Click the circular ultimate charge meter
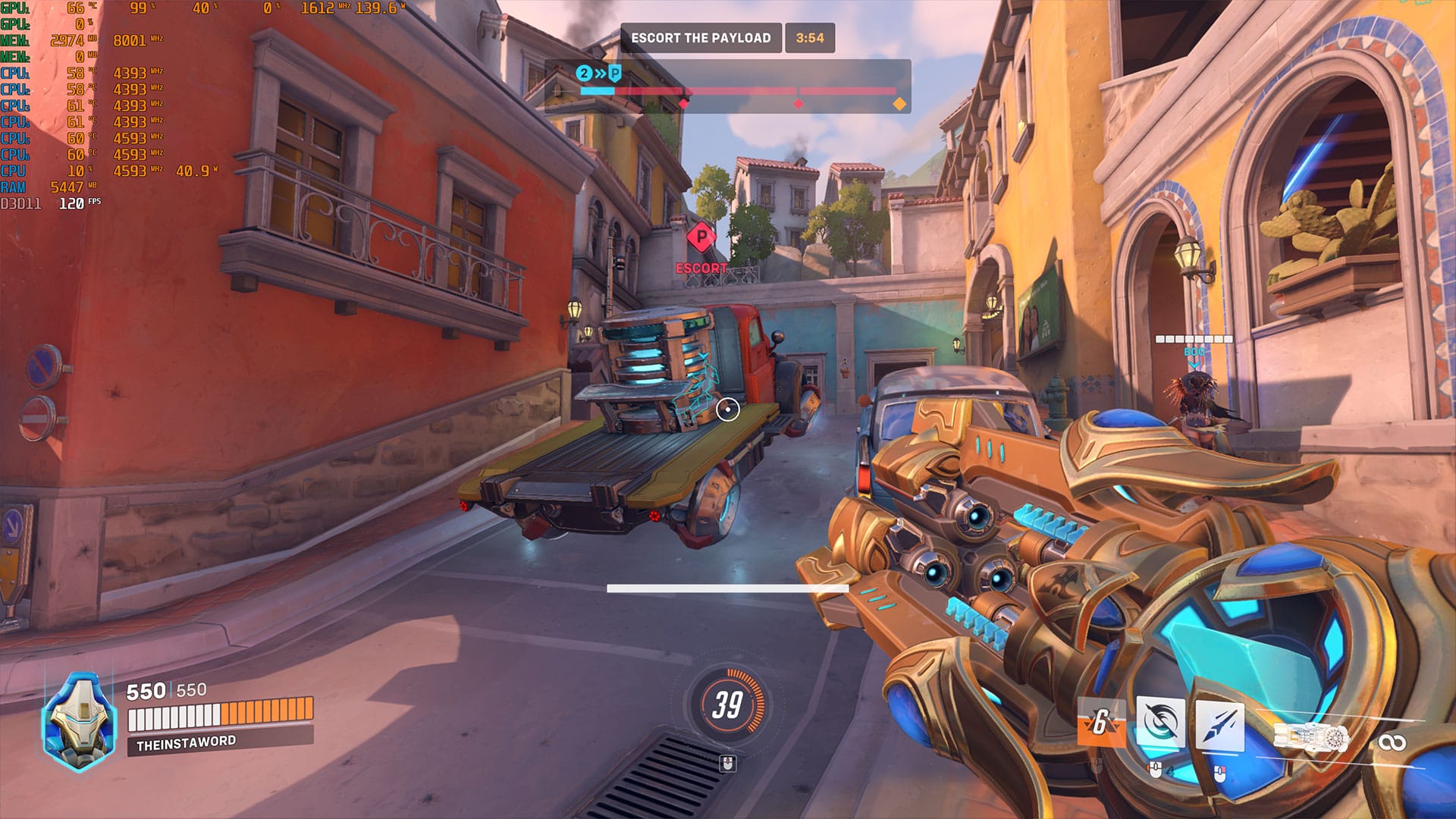The width and height of the screenshot is (1456, 819). coord(726,705)
